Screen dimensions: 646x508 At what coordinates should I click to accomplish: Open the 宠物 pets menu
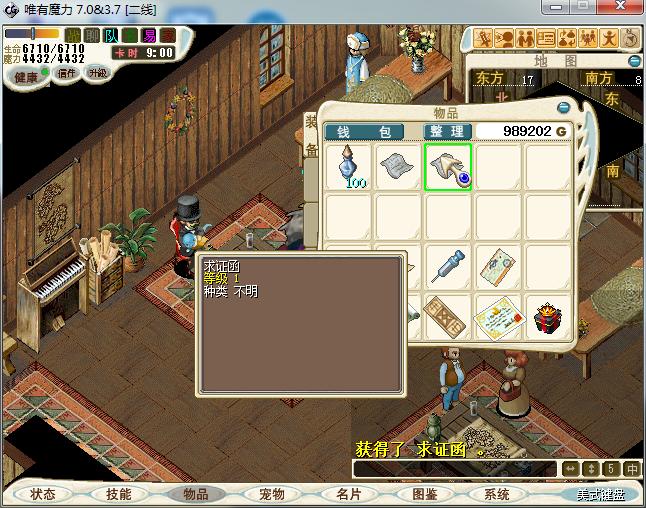[271, 494]
